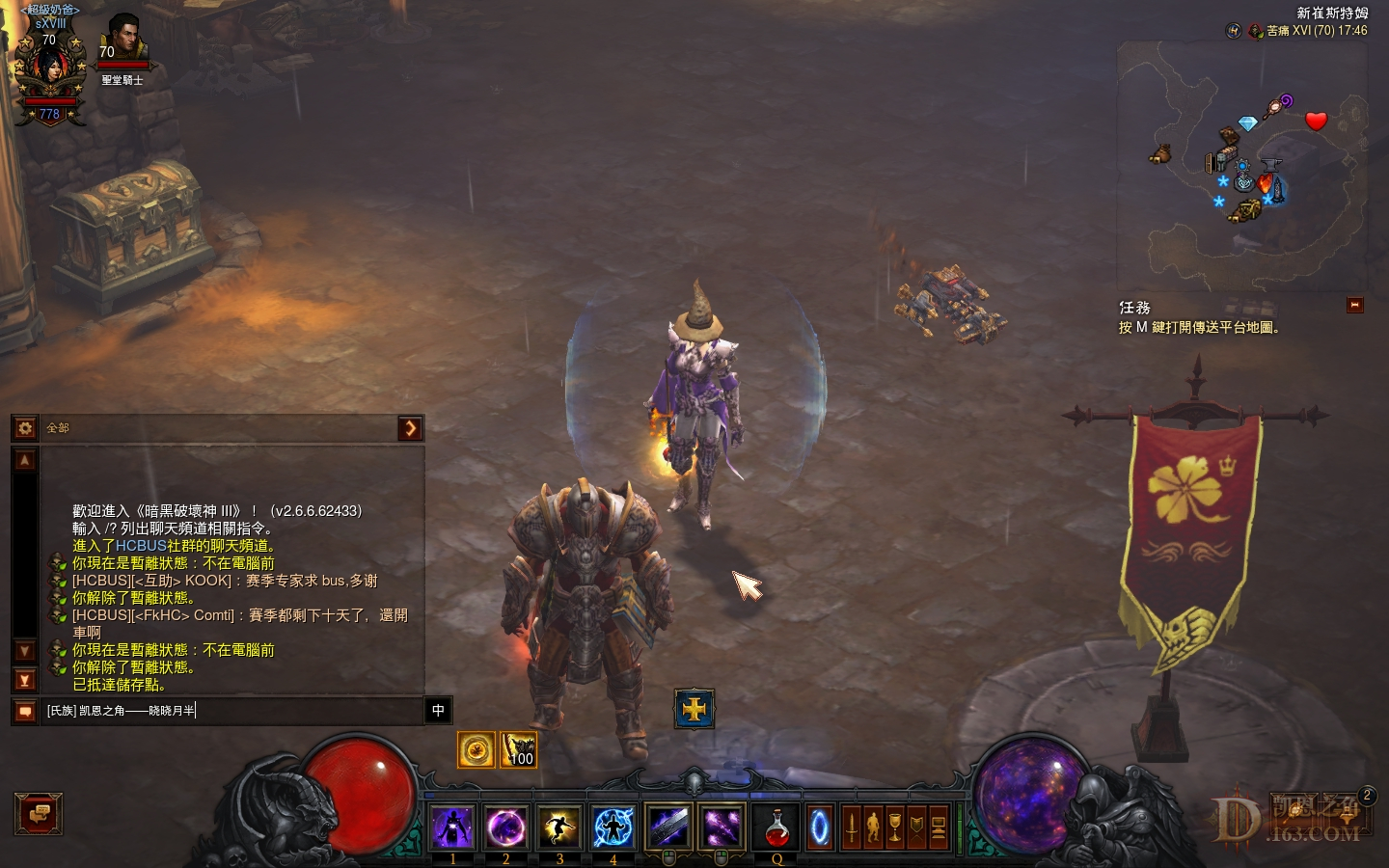Activate the purple figure skill in slot 1
Screen dimensions: 1389x868
click(x=452, y=827)
